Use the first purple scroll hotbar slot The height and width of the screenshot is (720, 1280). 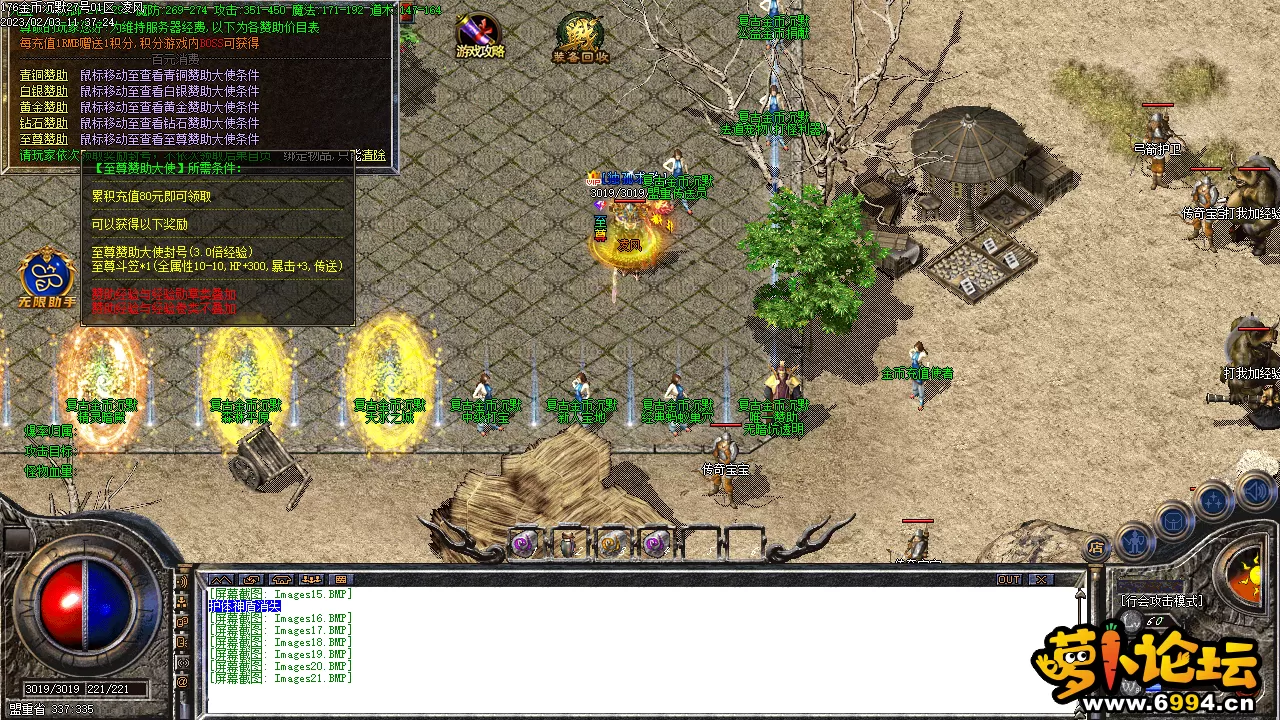[523, 543]
